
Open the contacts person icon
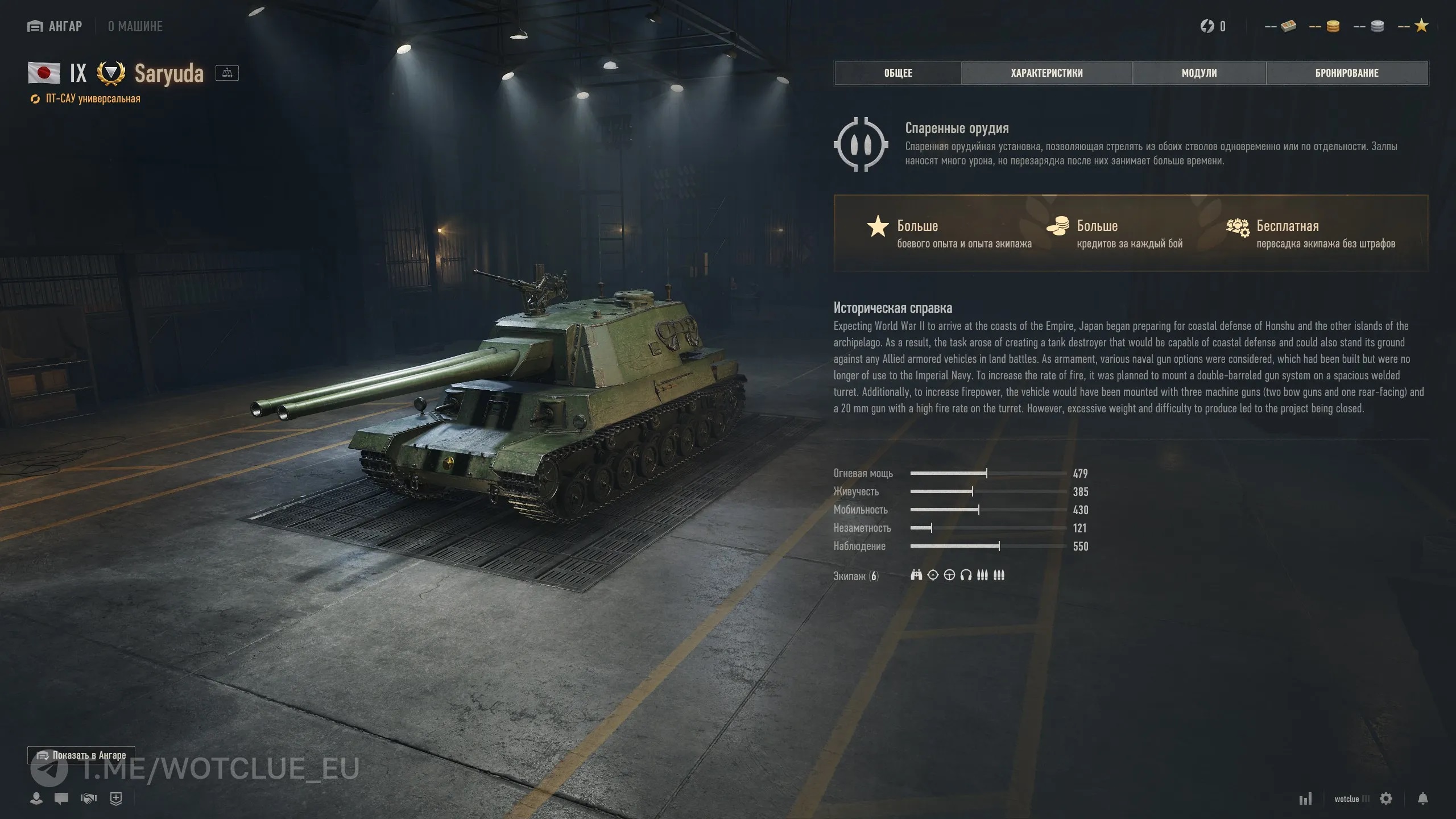pos(36,799)
